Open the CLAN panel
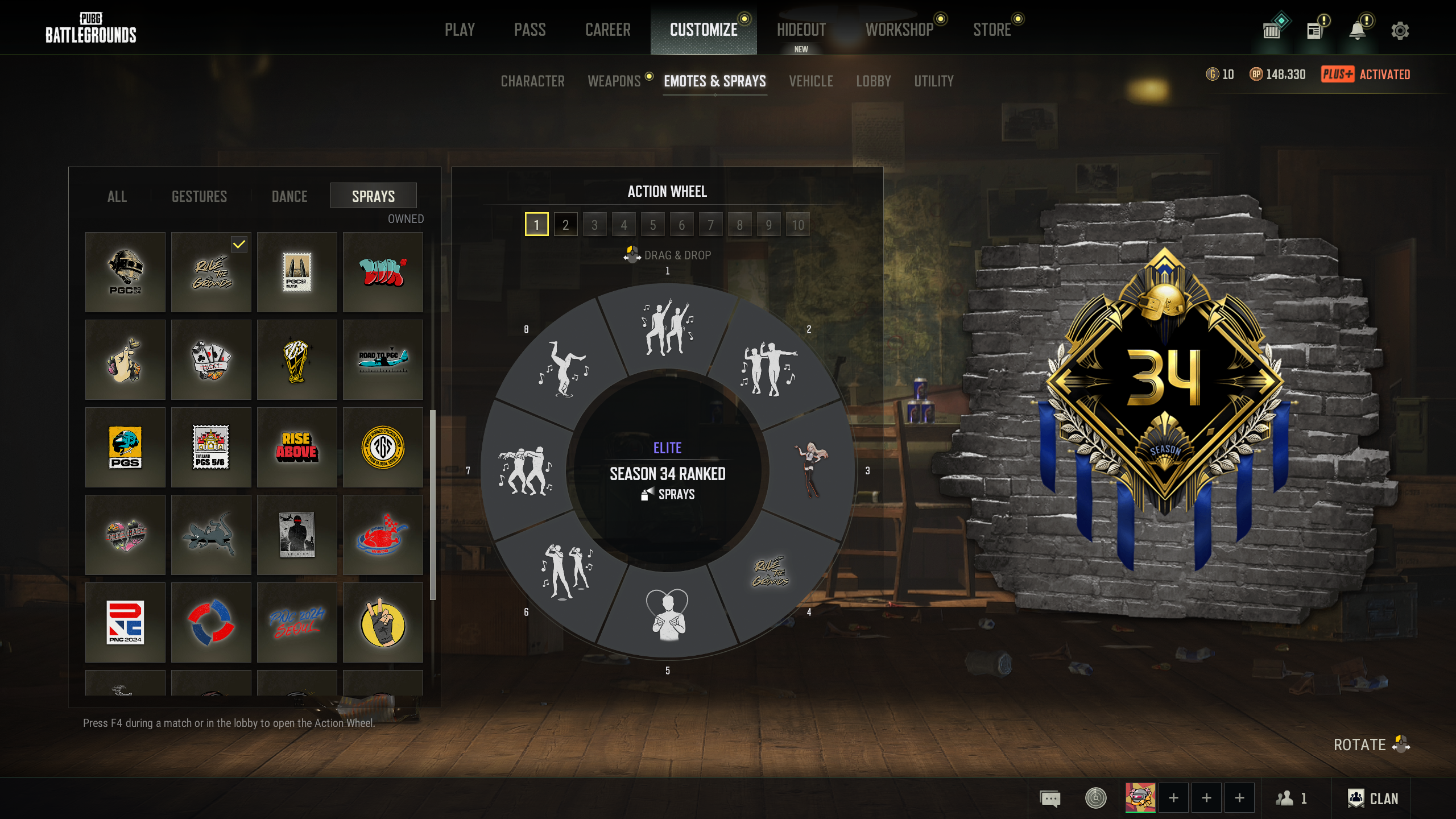Viewport: 1456px width, 819px height. [x=1372, y=799]
